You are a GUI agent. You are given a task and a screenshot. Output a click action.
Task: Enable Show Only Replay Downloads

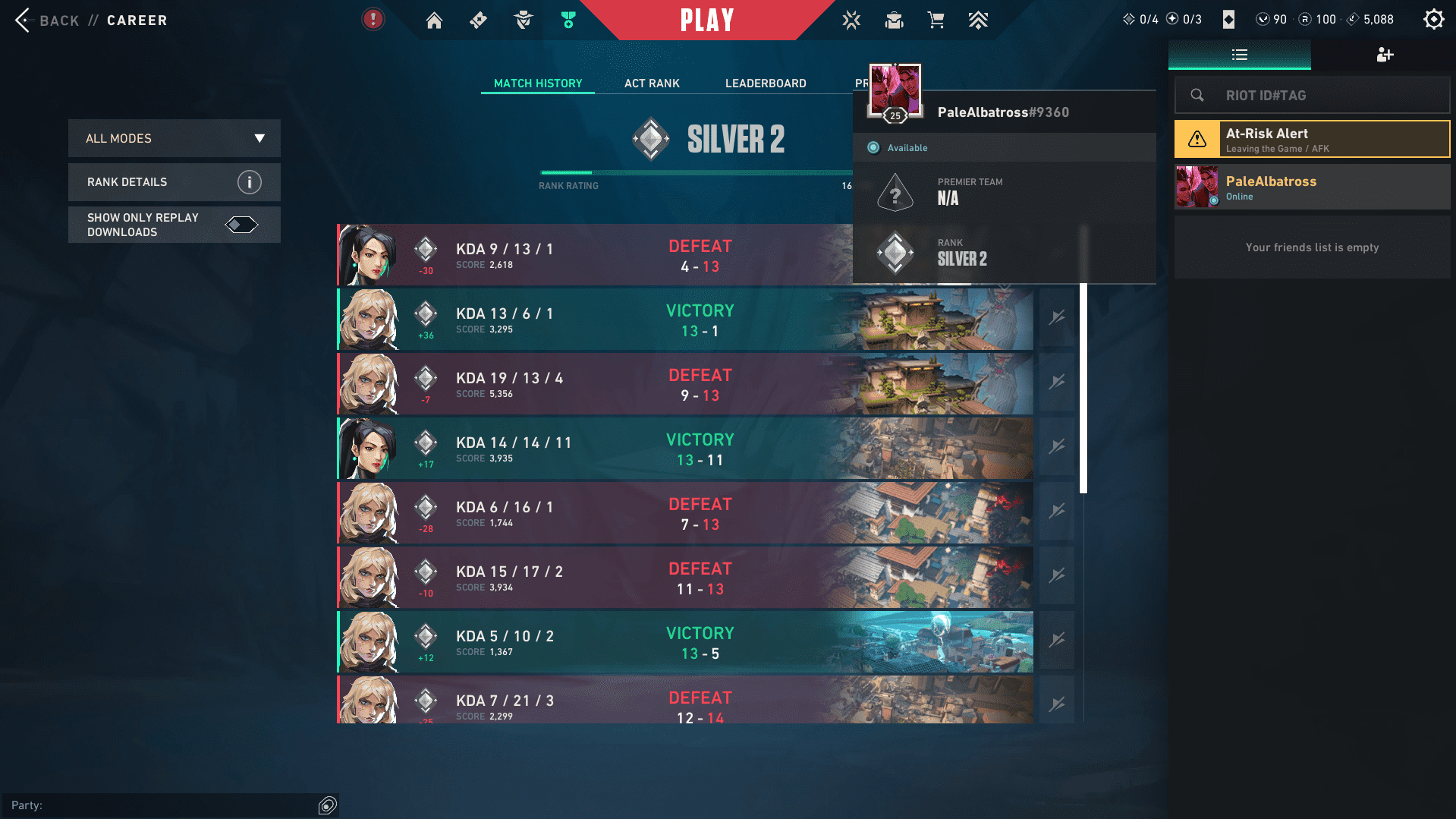(242, 224)
